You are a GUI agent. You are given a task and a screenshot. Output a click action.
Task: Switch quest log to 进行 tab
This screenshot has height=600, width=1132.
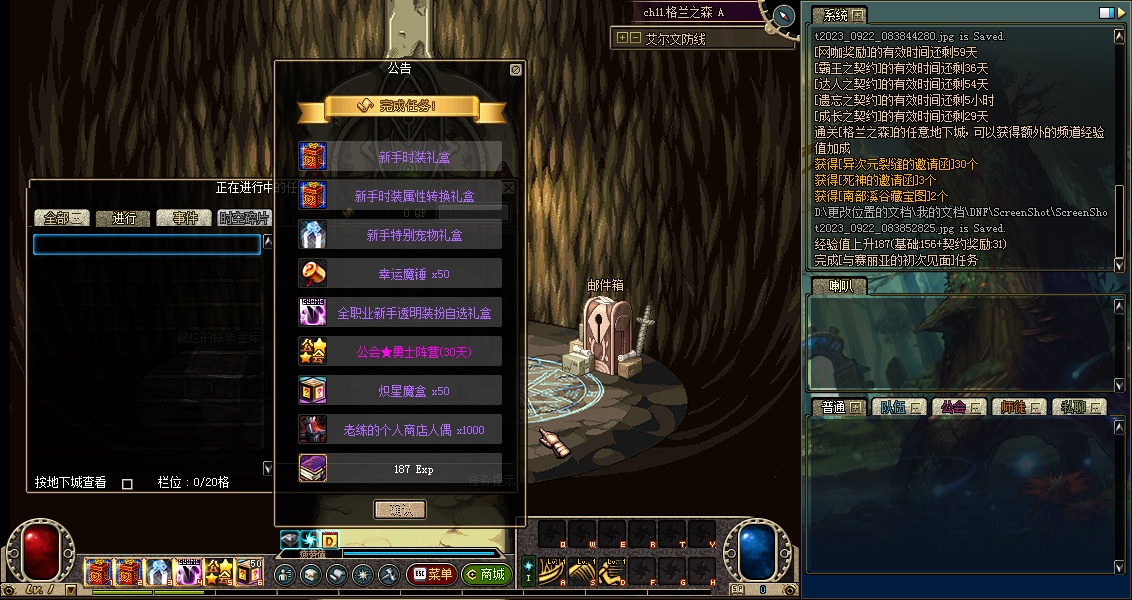pos(124,218)
